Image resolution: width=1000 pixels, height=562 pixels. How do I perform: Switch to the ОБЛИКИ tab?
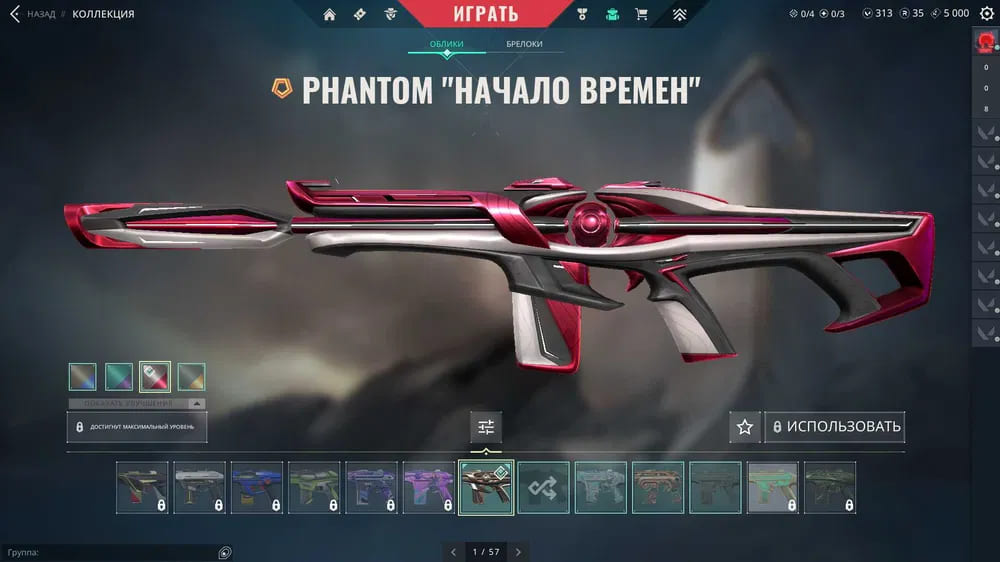coord(446,46)
